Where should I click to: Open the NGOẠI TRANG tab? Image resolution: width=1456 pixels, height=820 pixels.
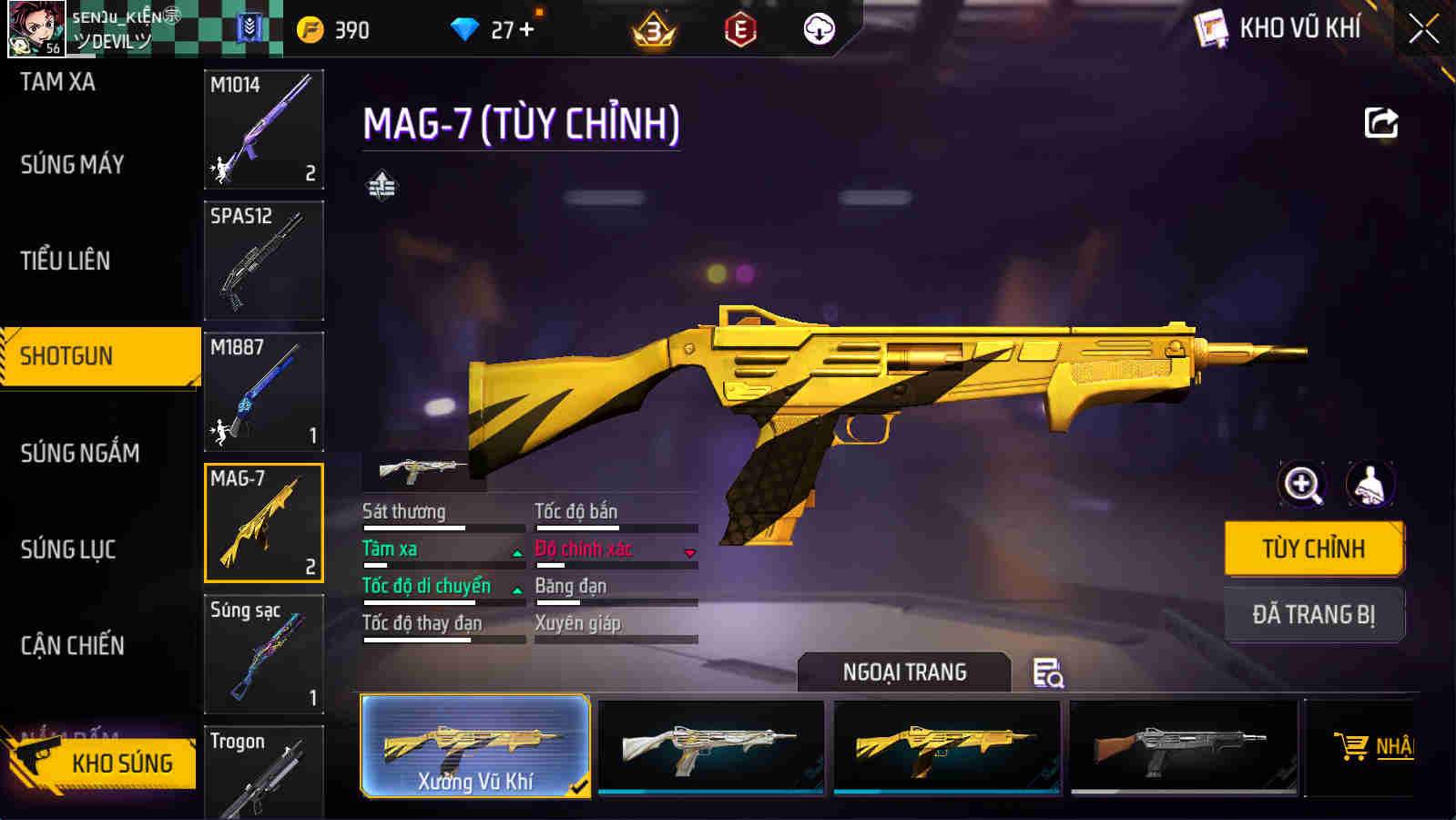[902, 673]
